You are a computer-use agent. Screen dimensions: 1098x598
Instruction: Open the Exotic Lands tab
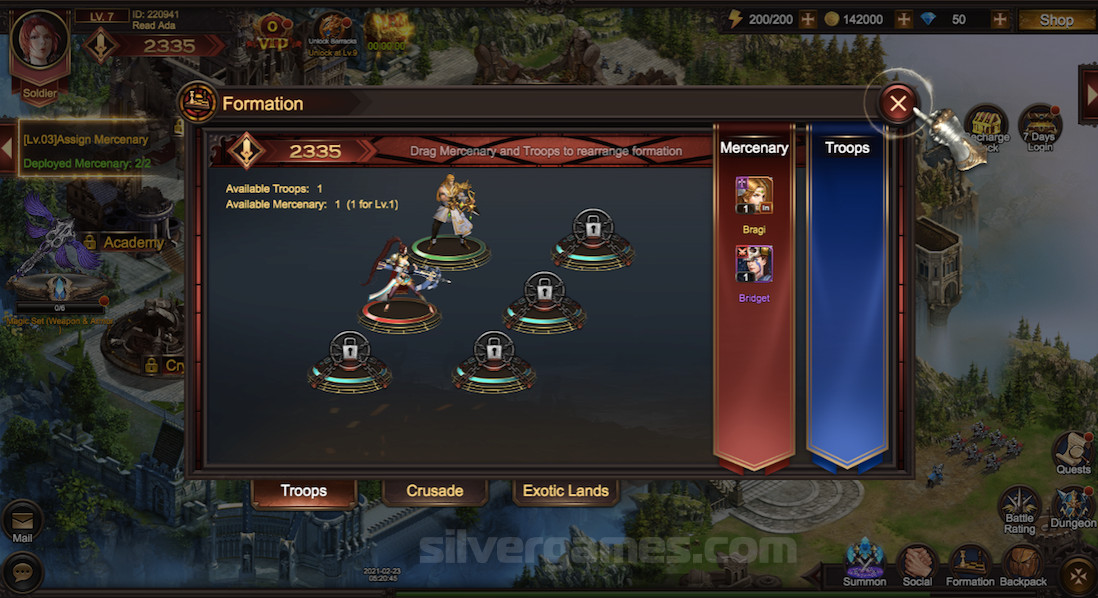click(566, 491)
